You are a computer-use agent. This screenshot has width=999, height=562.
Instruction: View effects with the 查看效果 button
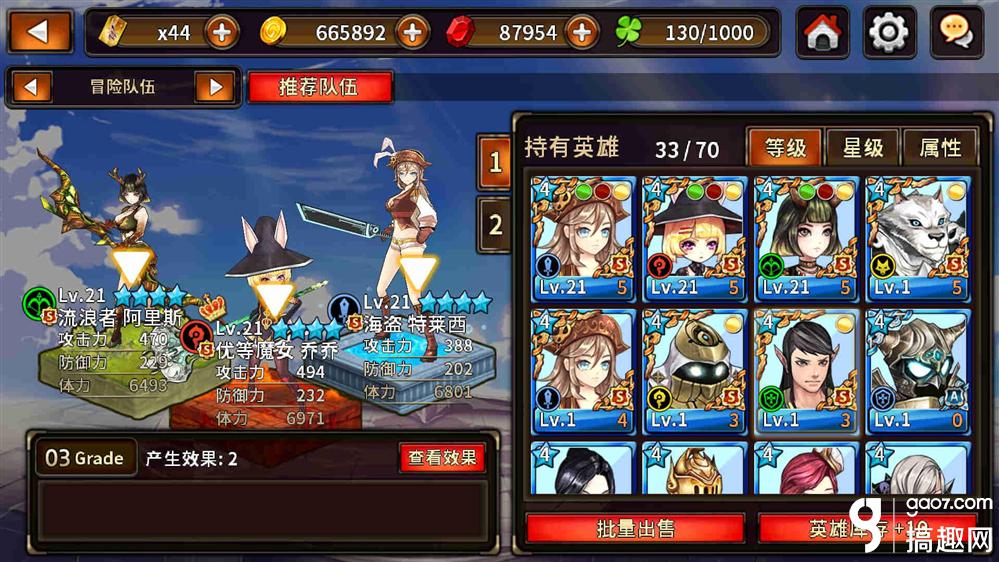pos(442,458)
